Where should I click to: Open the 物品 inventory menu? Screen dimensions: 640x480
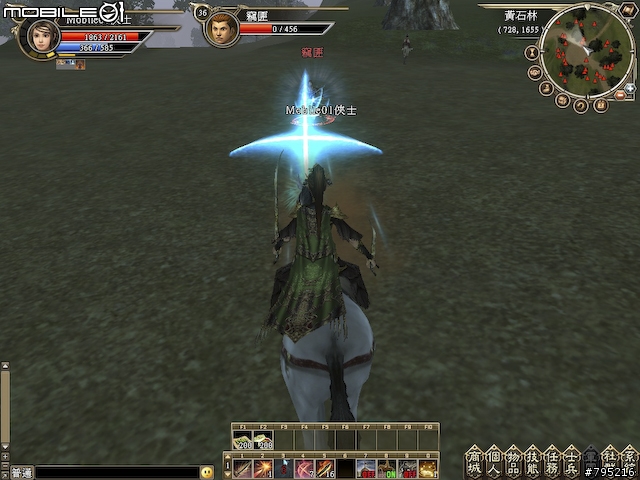click(x=512, y=462)
